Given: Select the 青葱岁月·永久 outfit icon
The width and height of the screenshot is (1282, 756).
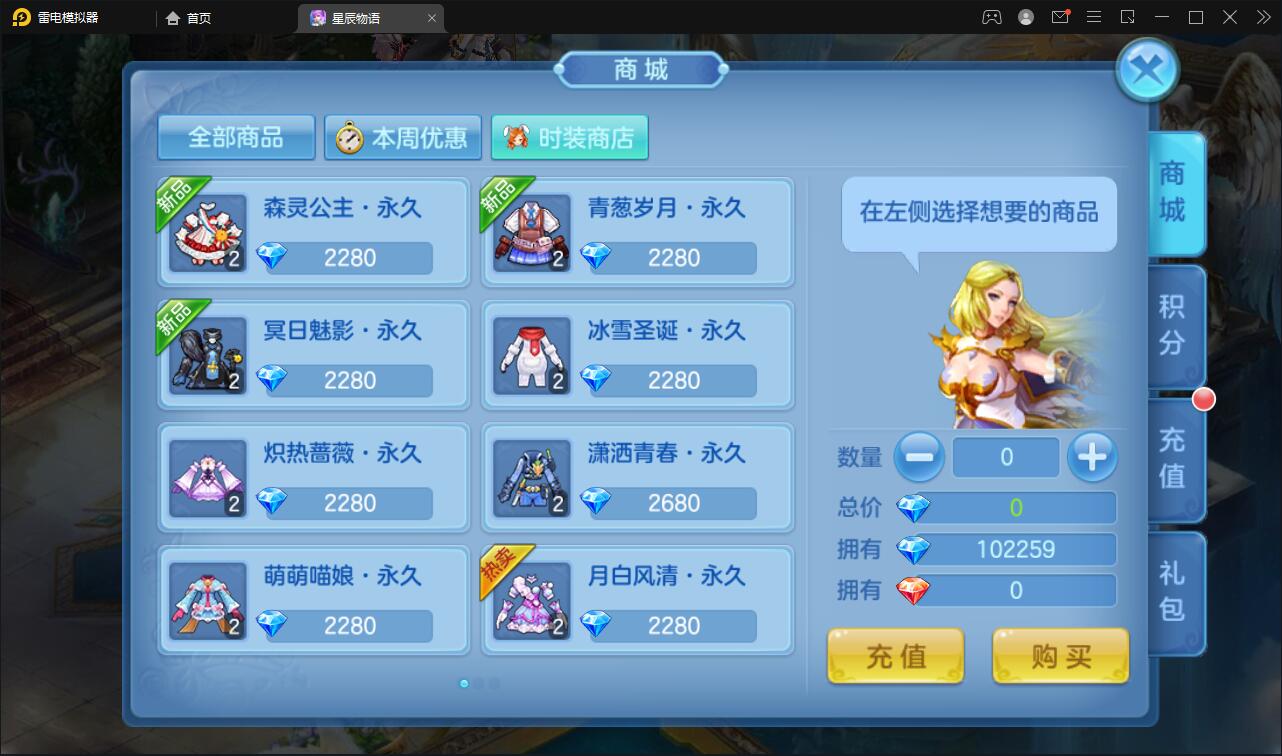Looking at the screenshot, I should click(x=531, y=232).
